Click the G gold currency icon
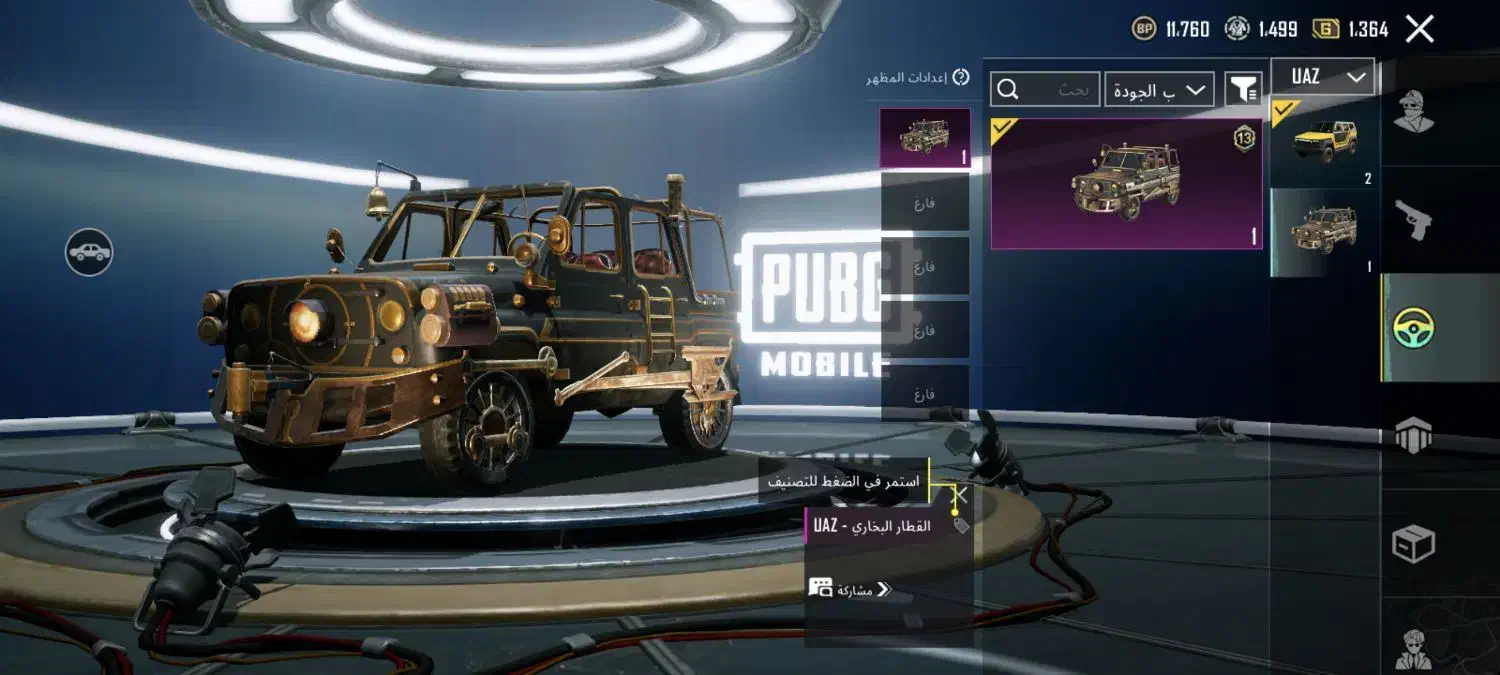The height and width of the screenshot is (675, 1500). pos(1326,29)
